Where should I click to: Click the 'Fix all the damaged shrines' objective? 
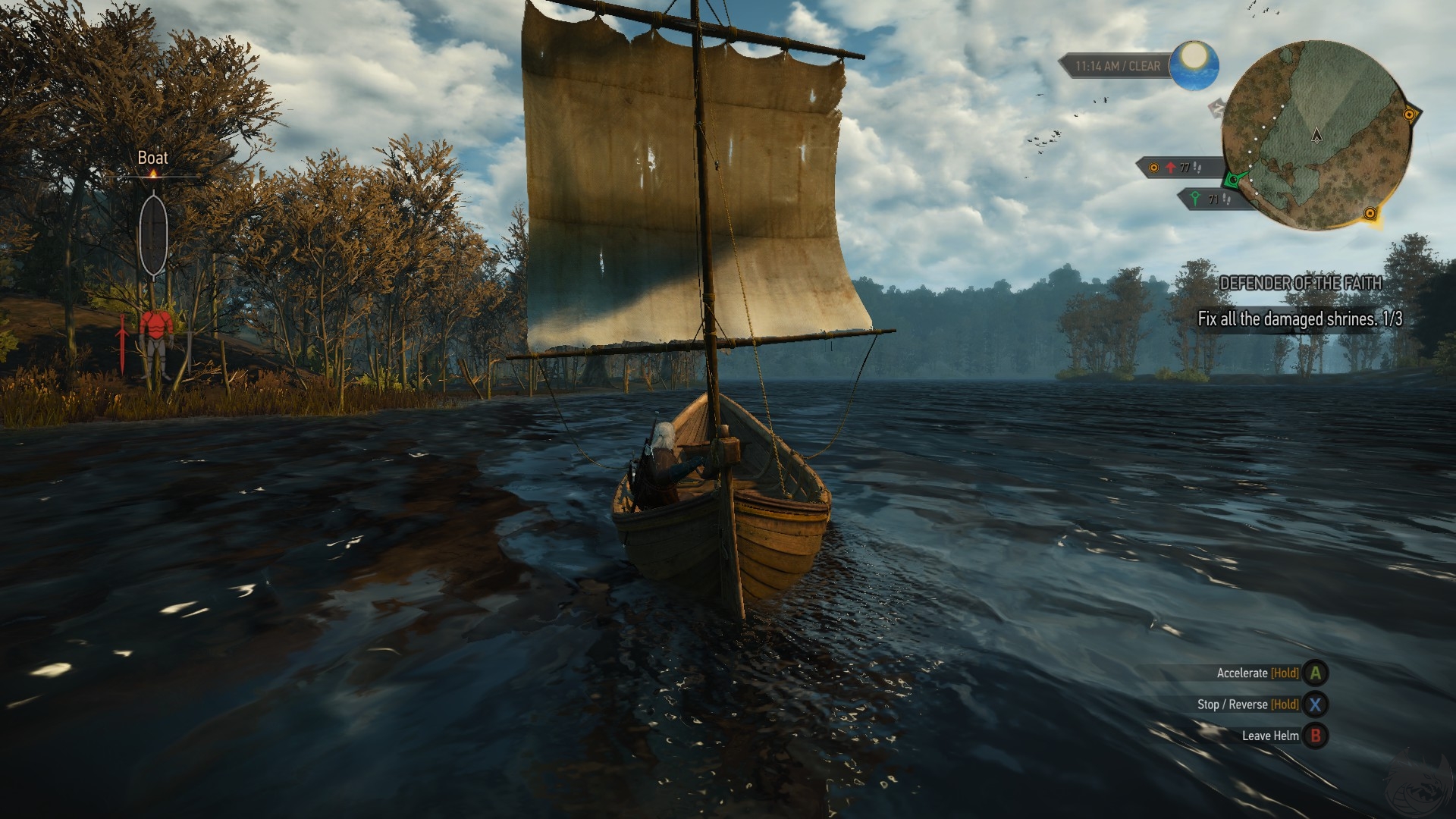(1300, 319)
